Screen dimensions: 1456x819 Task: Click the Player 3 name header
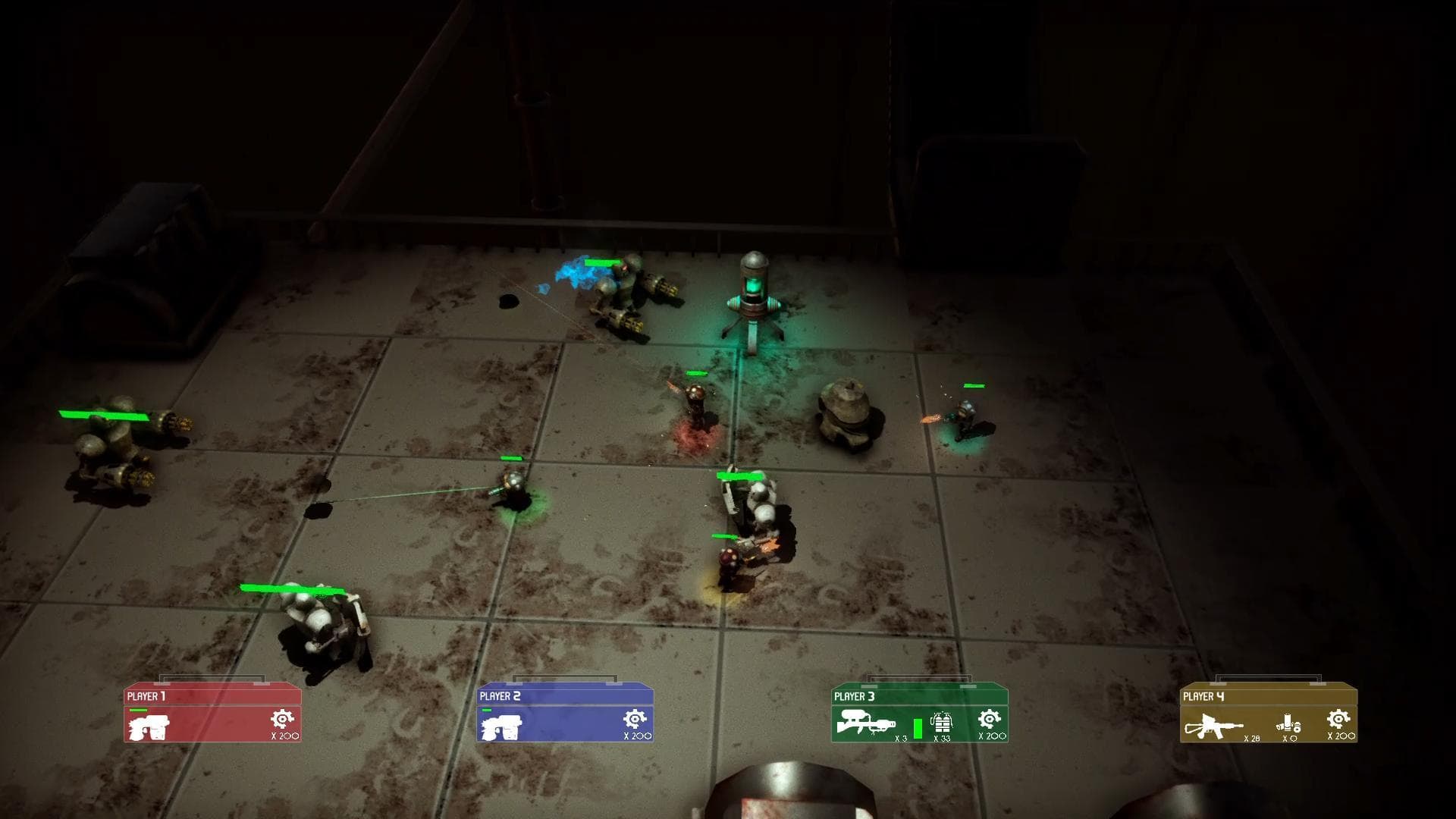[x=854, y=696]
